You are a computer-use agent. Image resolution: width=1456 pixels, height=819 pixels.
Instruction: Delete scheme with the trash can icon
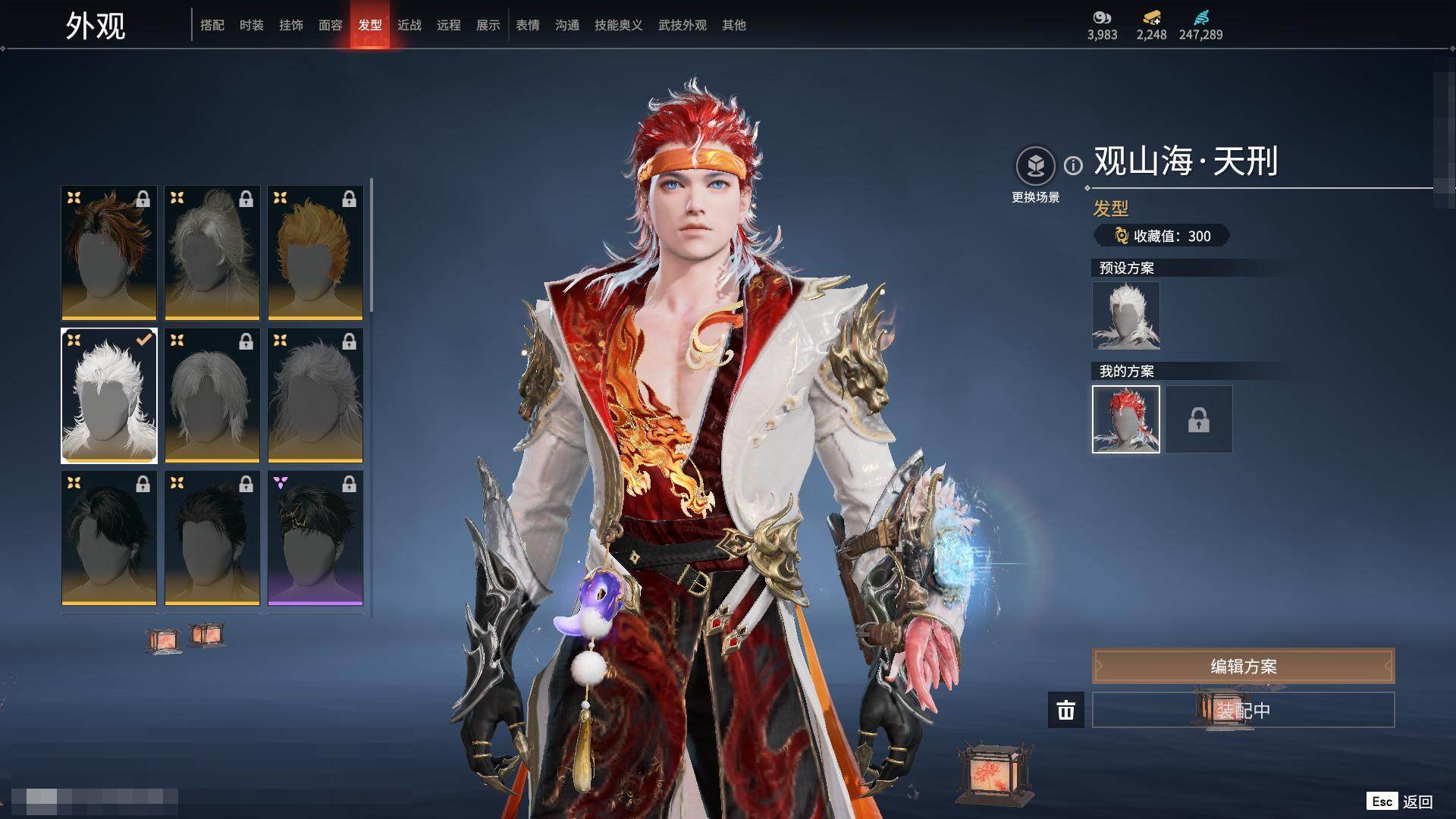point(1066,710)
